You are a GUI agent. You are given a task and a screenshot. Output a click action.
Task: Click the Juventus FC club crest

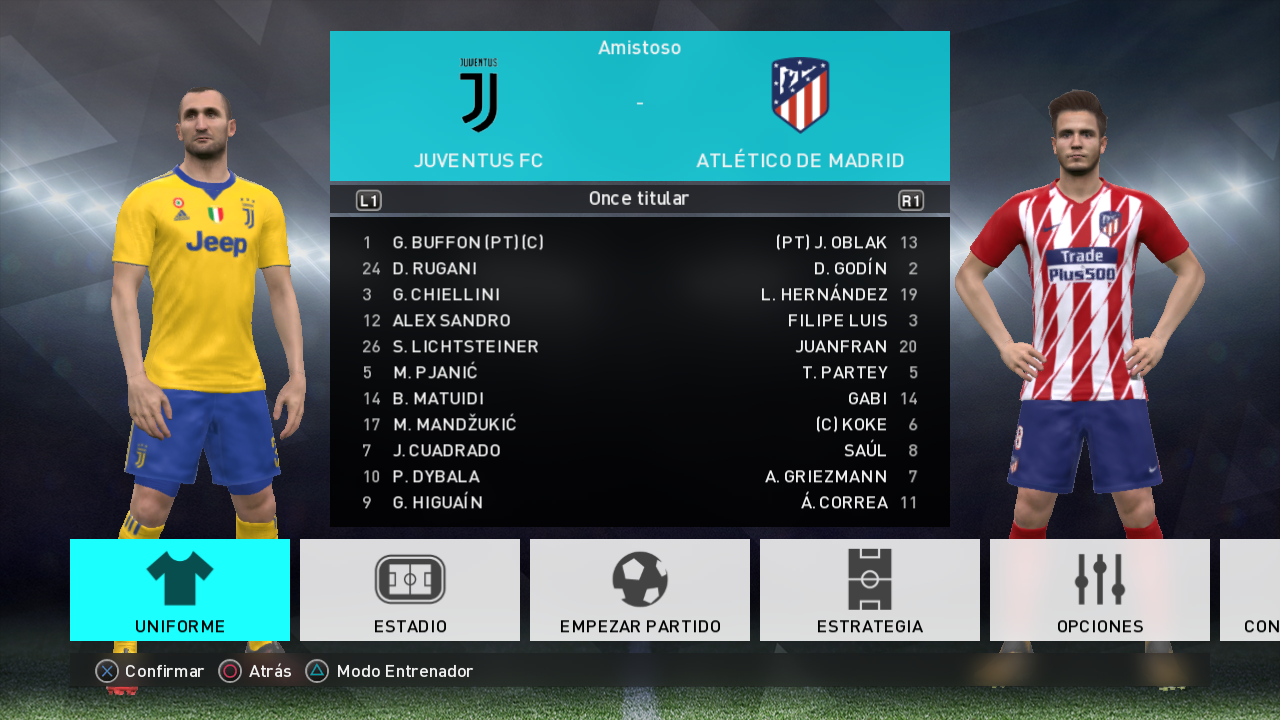pos(479,96)
